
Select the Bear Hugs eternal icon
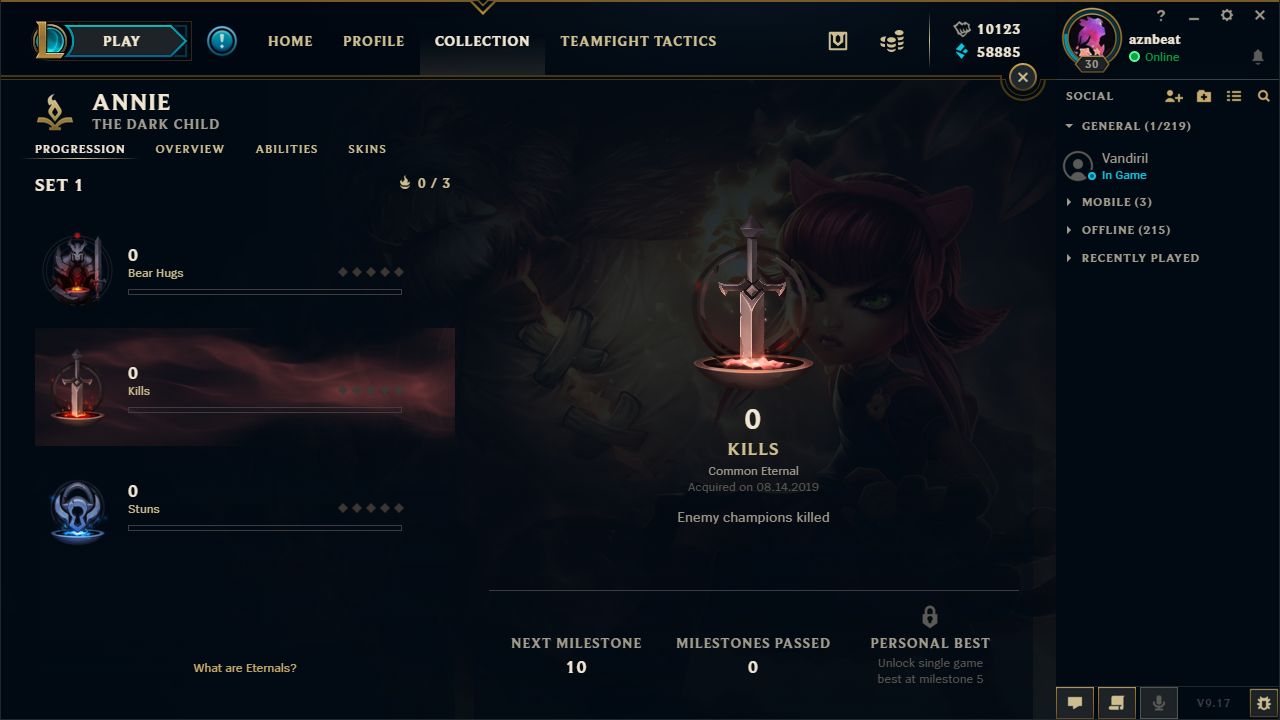tap(78, 269)
